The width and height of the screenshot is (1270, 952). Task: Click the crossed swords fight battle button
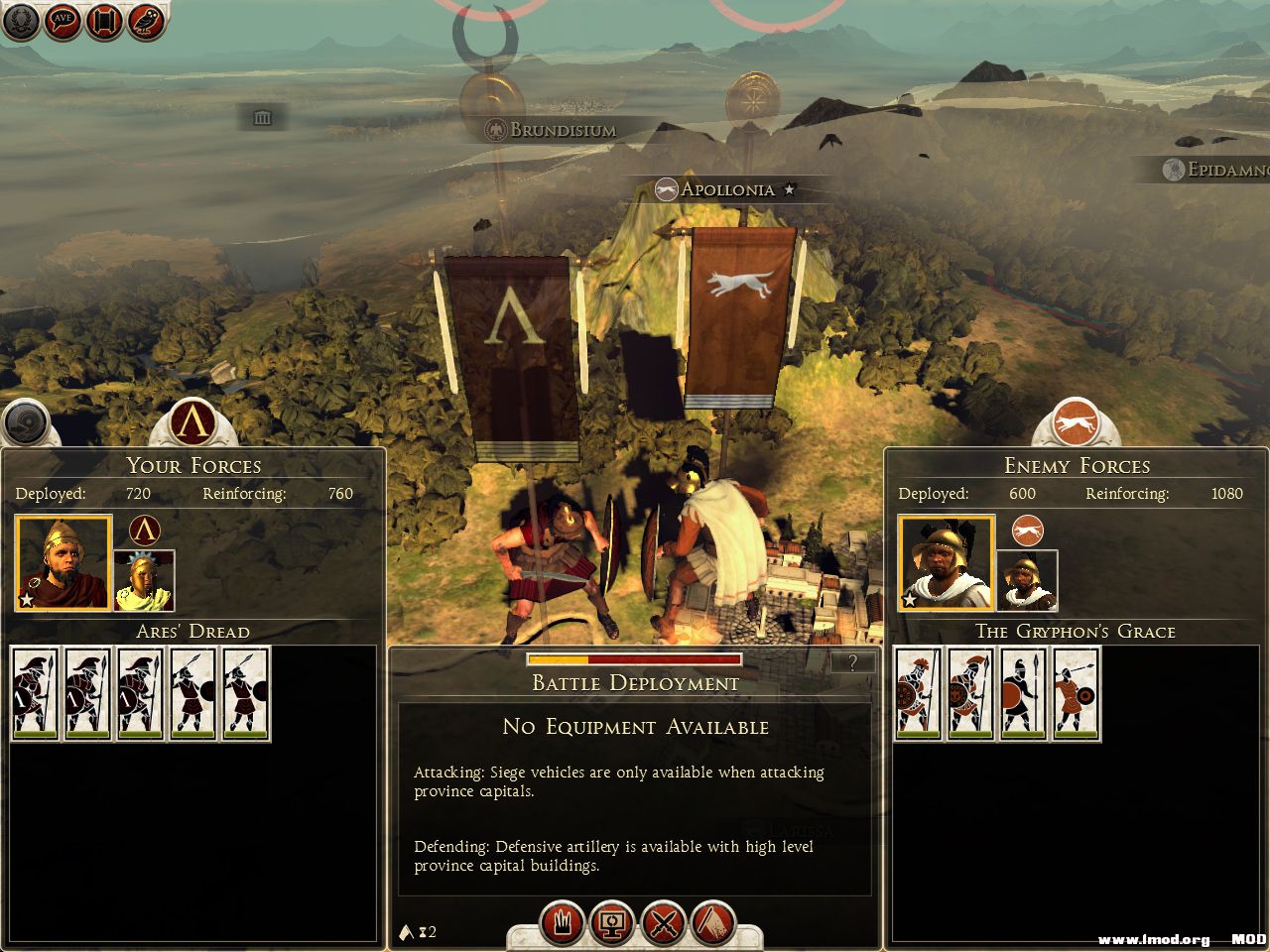(662, 923)
